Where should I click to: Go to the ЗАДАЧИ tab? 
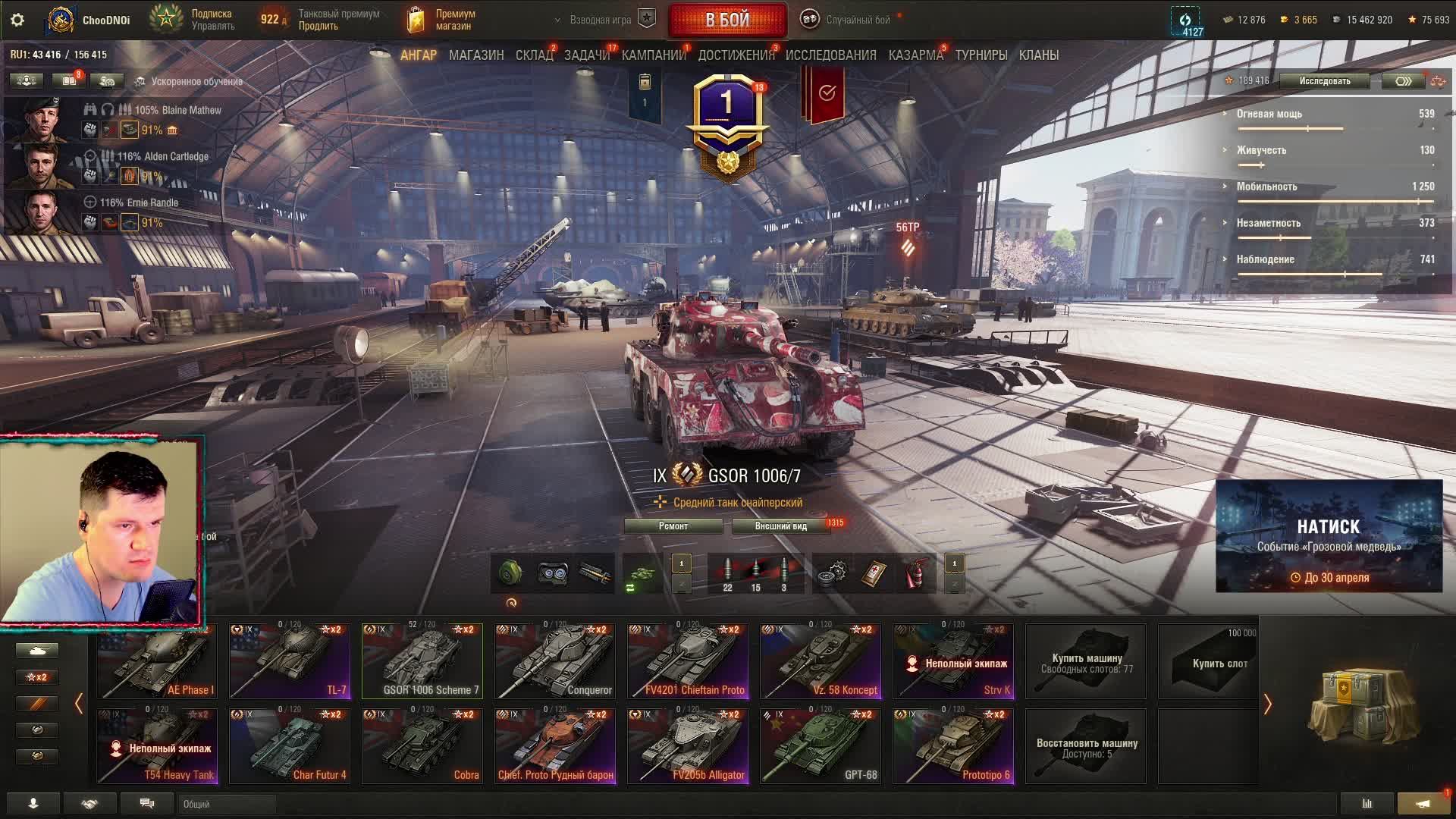coord(586,55)
